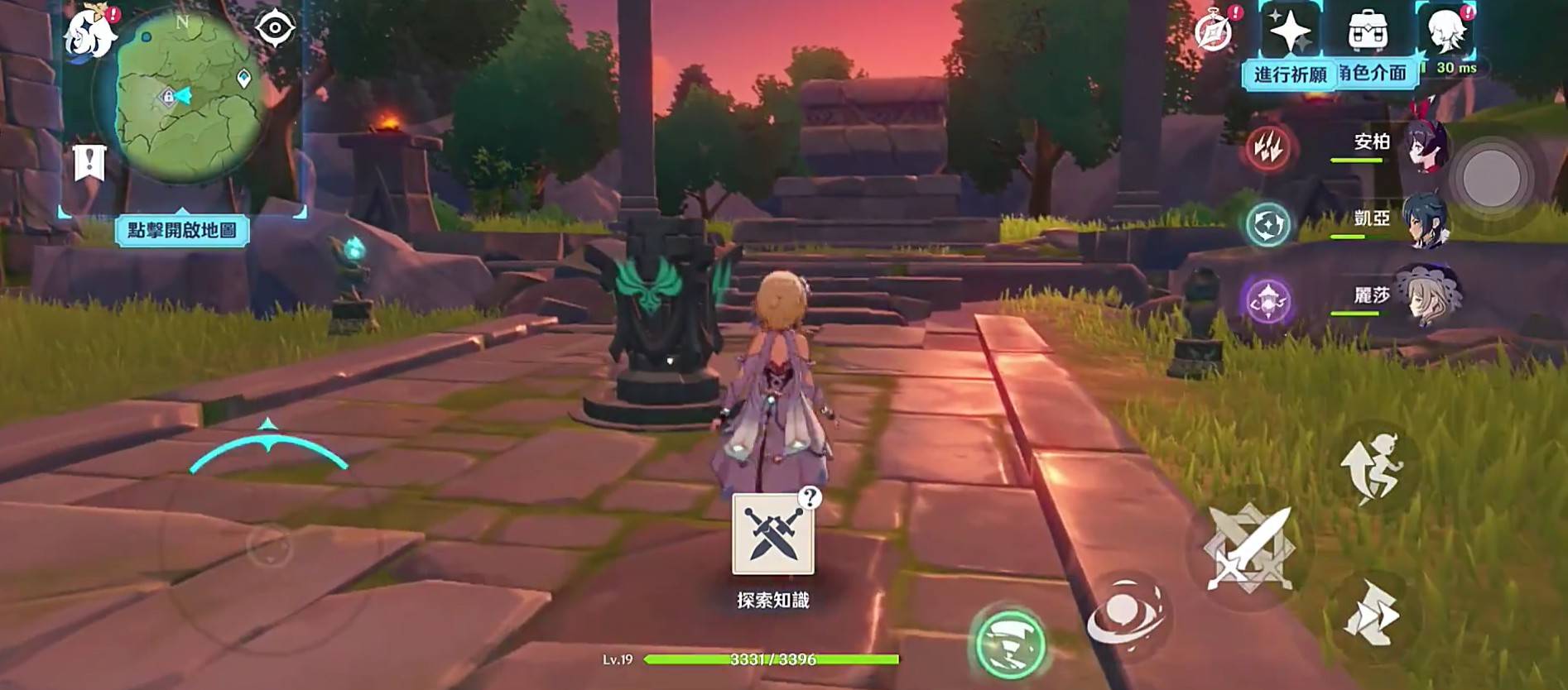Trigger the elemental skill icon

pyautogui.click(x=1129, y=614)
